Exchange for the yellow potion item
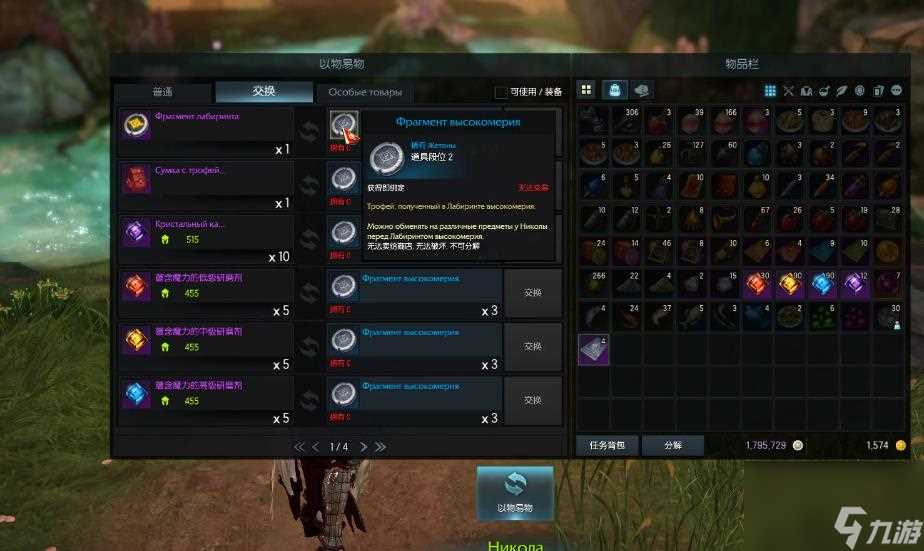 (532, 347)
